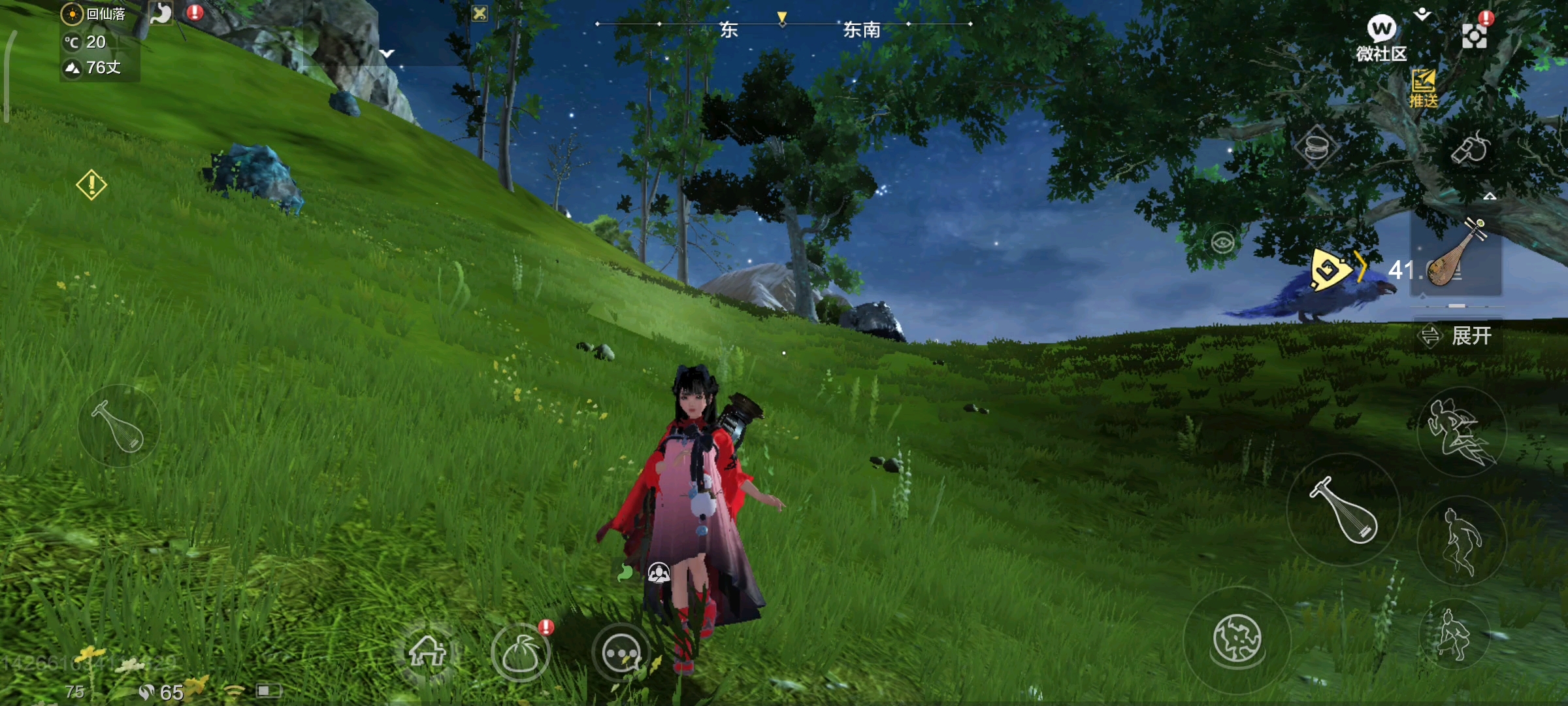Viewport: 1568px width, 706px height.
Task: Click the drum icon in diamond frame
Action: [1316, 147]
